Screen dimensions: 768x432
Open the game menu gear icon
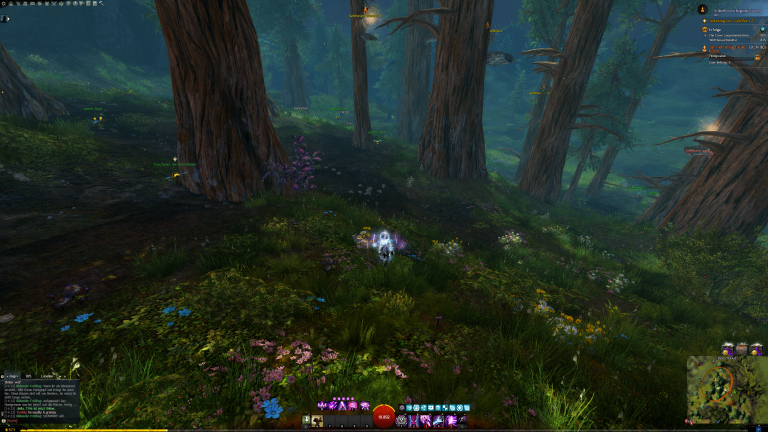point(4,3)
